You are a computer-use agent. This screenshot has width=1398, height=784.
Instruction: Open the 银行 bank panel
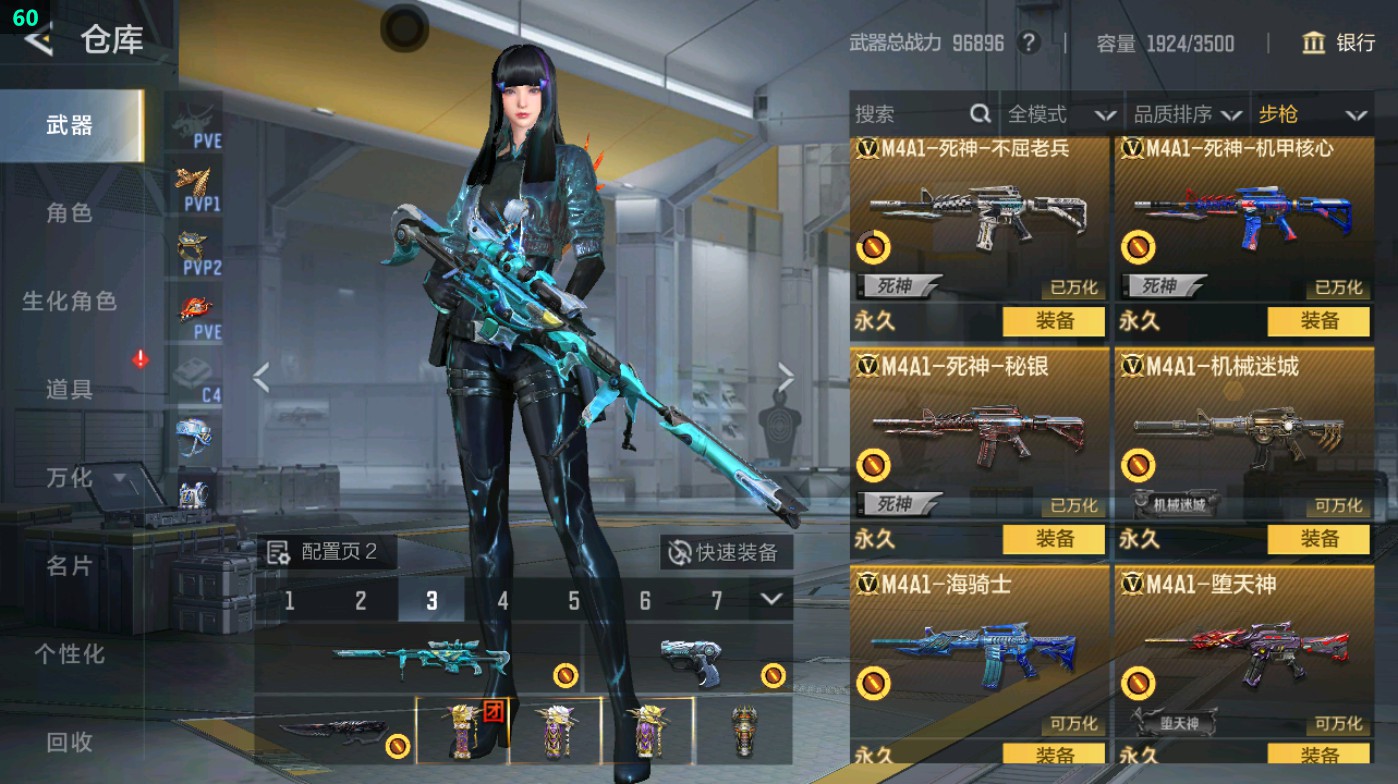click(1340, 44)
